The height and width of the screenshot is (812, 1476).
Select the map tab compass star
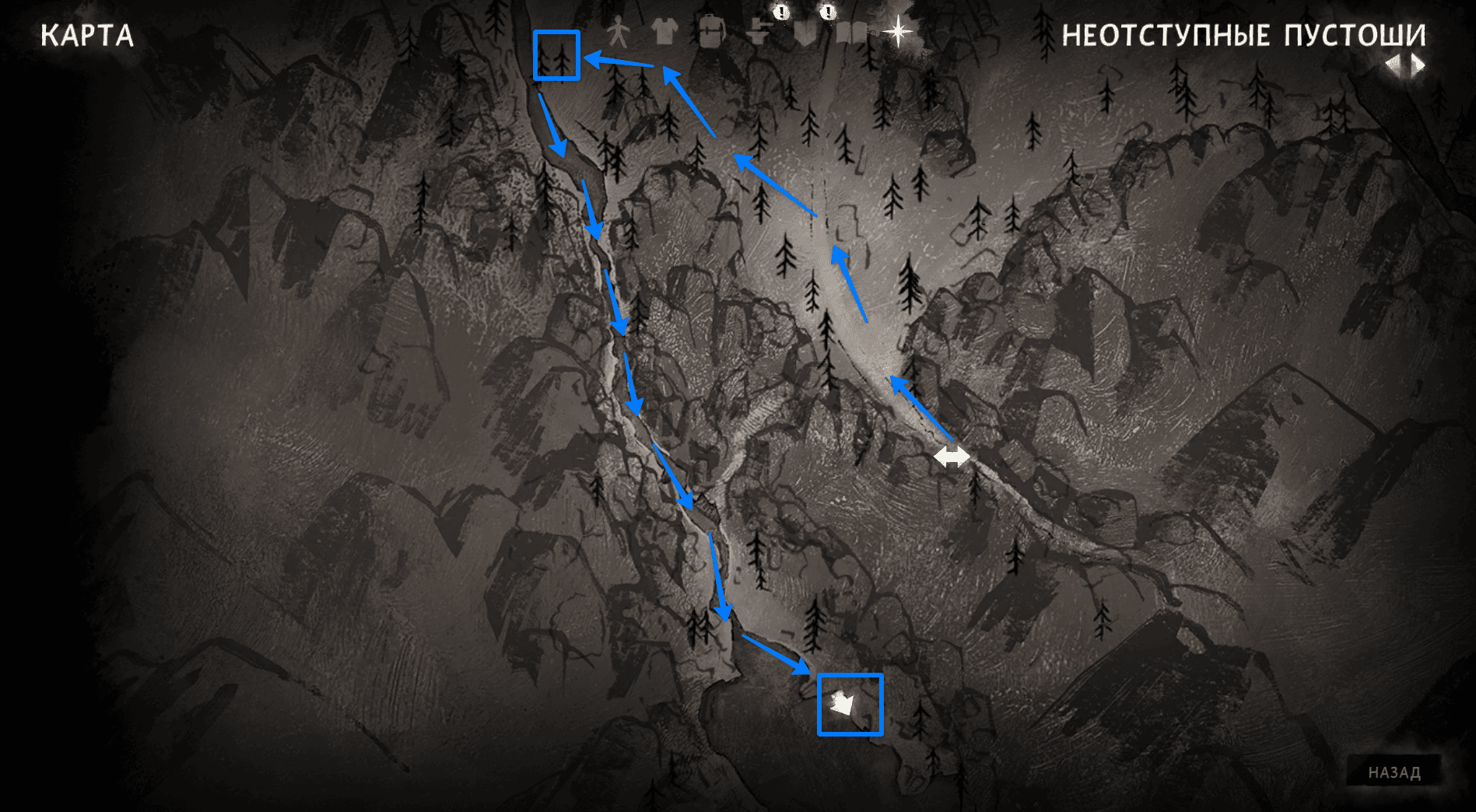[x=899, y=31]
